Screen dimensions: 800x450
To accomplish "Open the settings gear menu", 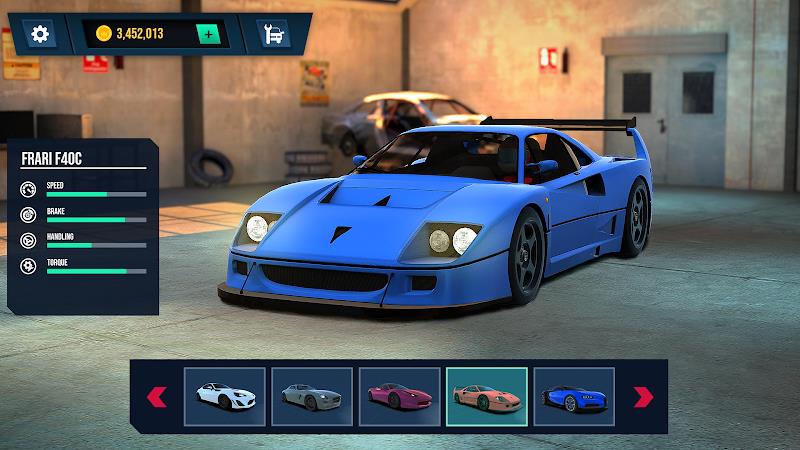I will (40, 34).
